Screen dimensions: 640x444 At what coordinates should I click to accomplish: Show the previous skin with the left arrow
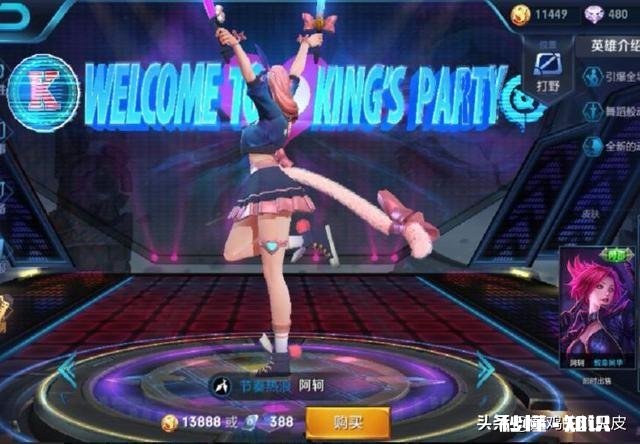coord(67,369)
